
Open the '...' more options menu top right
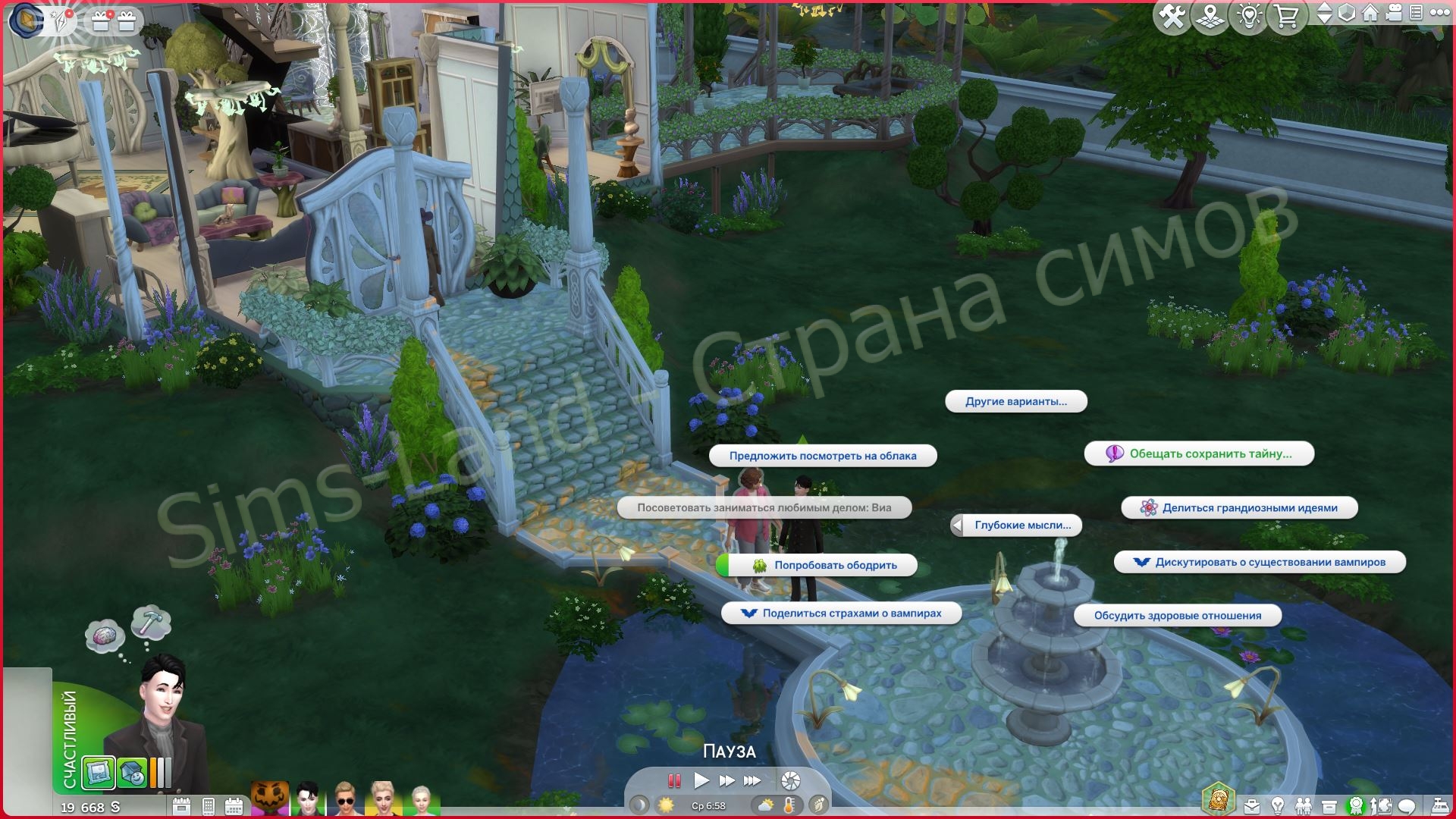point(1440,14)
